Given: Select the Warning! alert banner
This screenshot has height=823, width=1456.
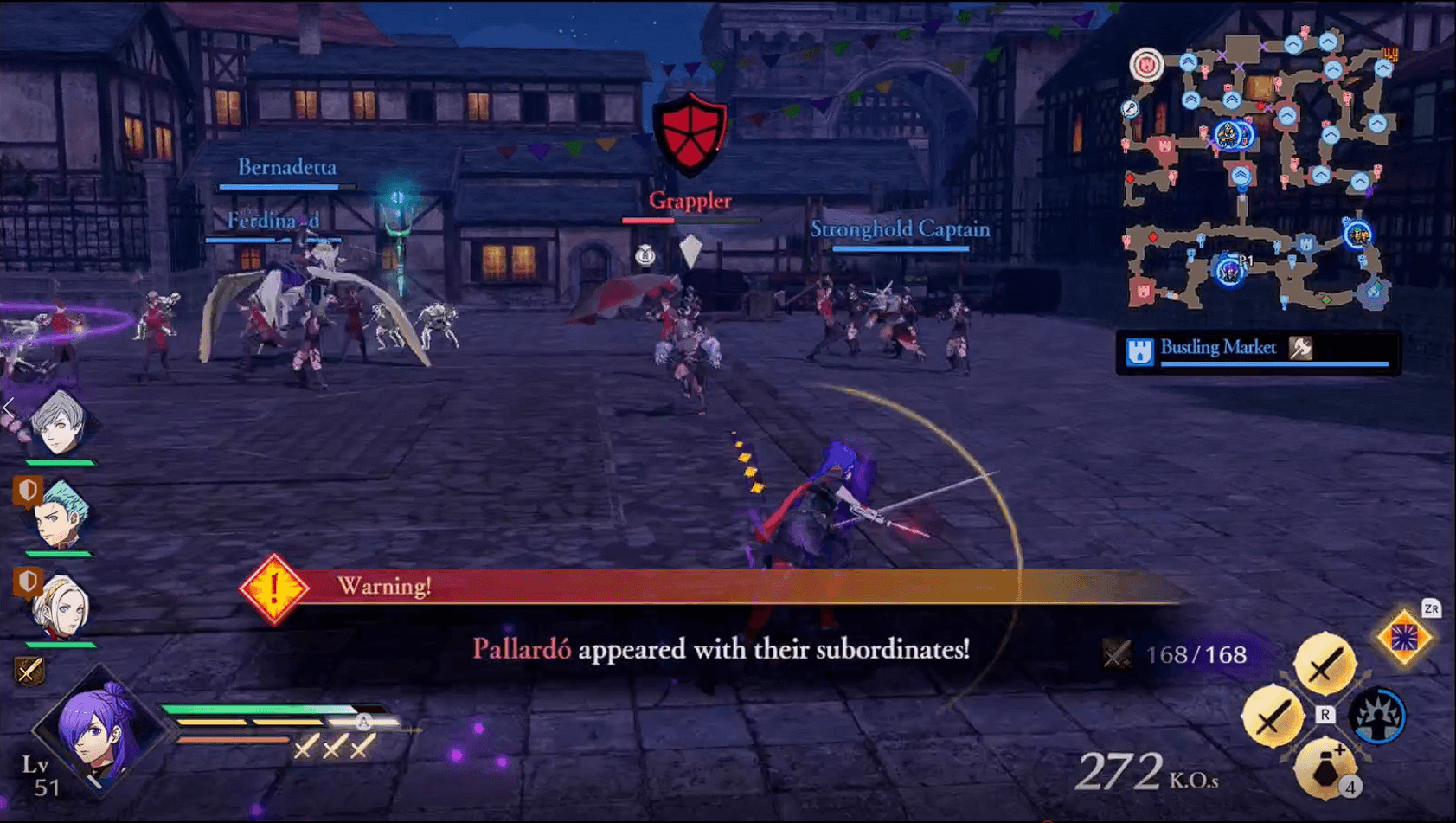Looking at the screenshot, I should pyautogui.click(x=384, y=587).
